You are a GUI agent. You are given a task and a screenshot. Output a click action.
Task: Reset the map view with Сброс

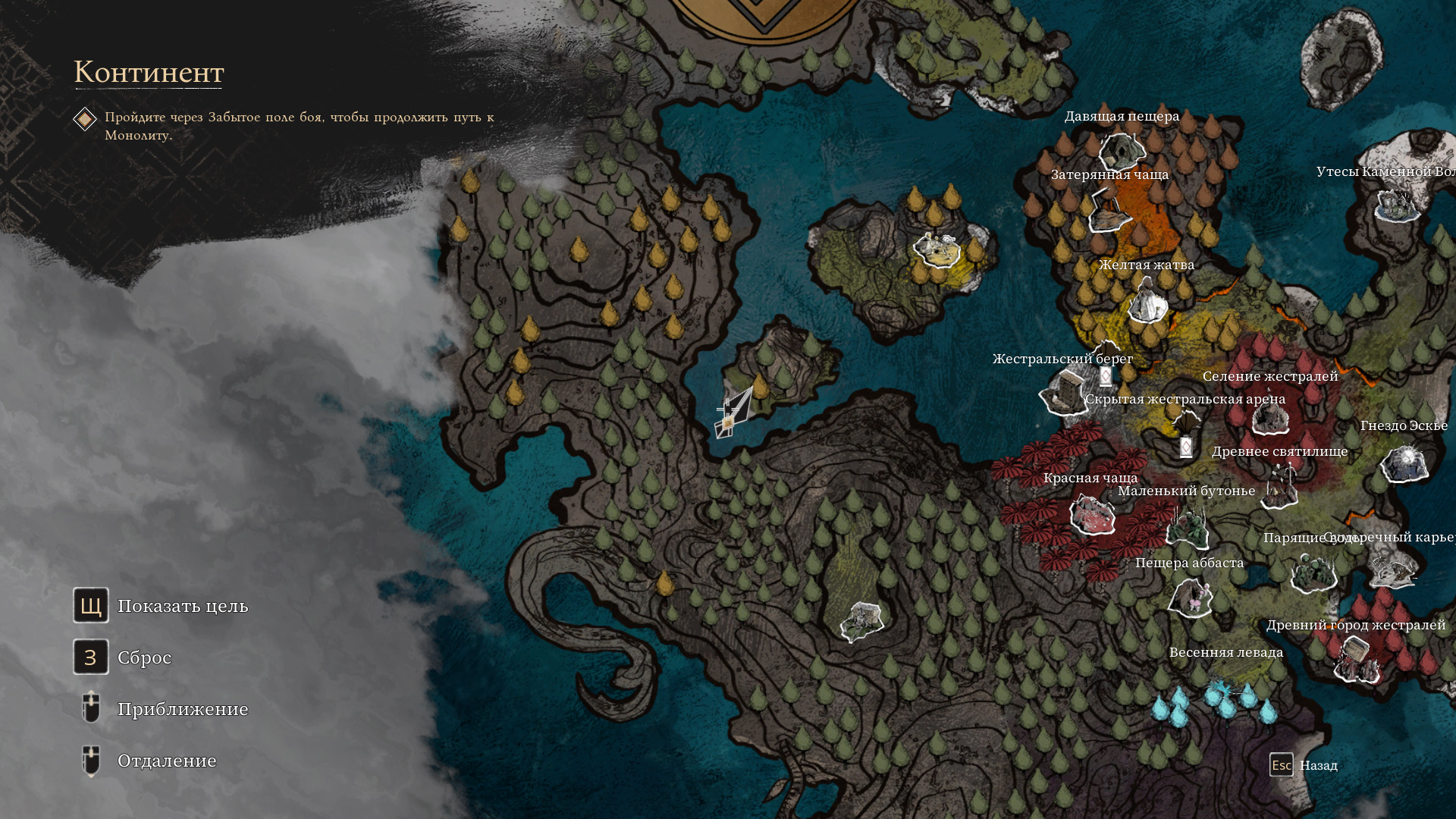91,657
